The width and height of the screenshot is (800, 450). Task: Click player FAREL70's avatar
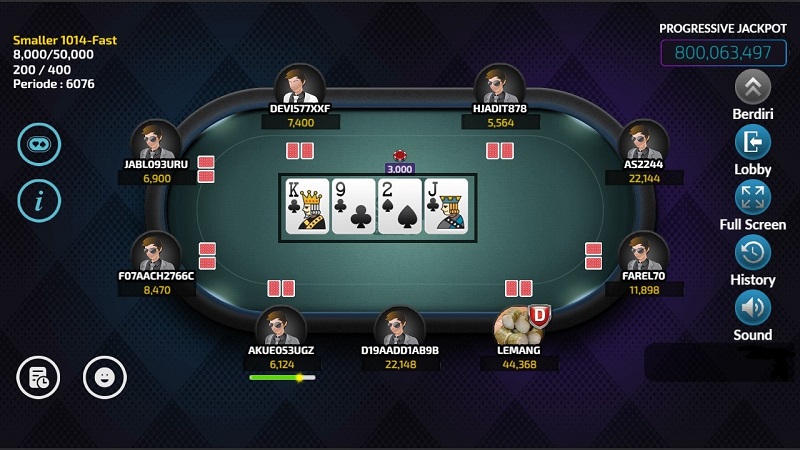644,252
